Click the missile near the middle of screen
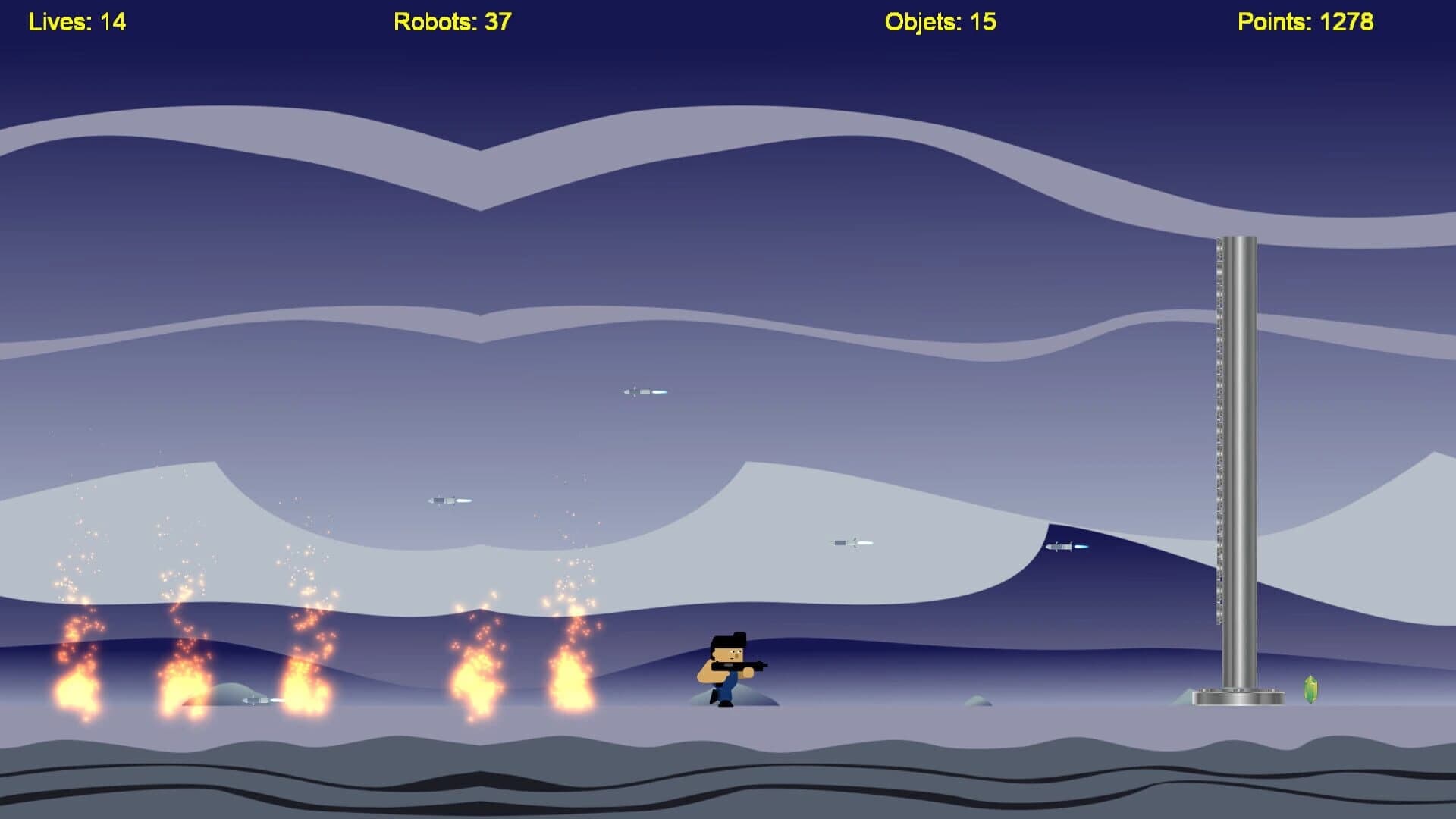 [x=449, y=500]
